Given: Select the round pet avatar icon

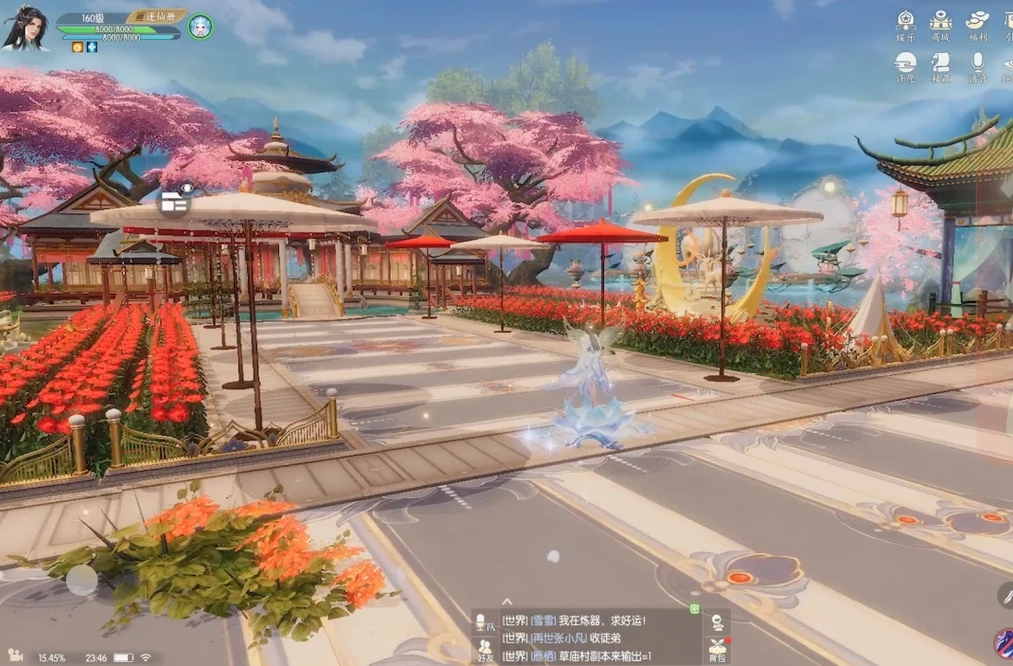Looking at the screenshot, I should pyautogui.click(x=200, y=26).
